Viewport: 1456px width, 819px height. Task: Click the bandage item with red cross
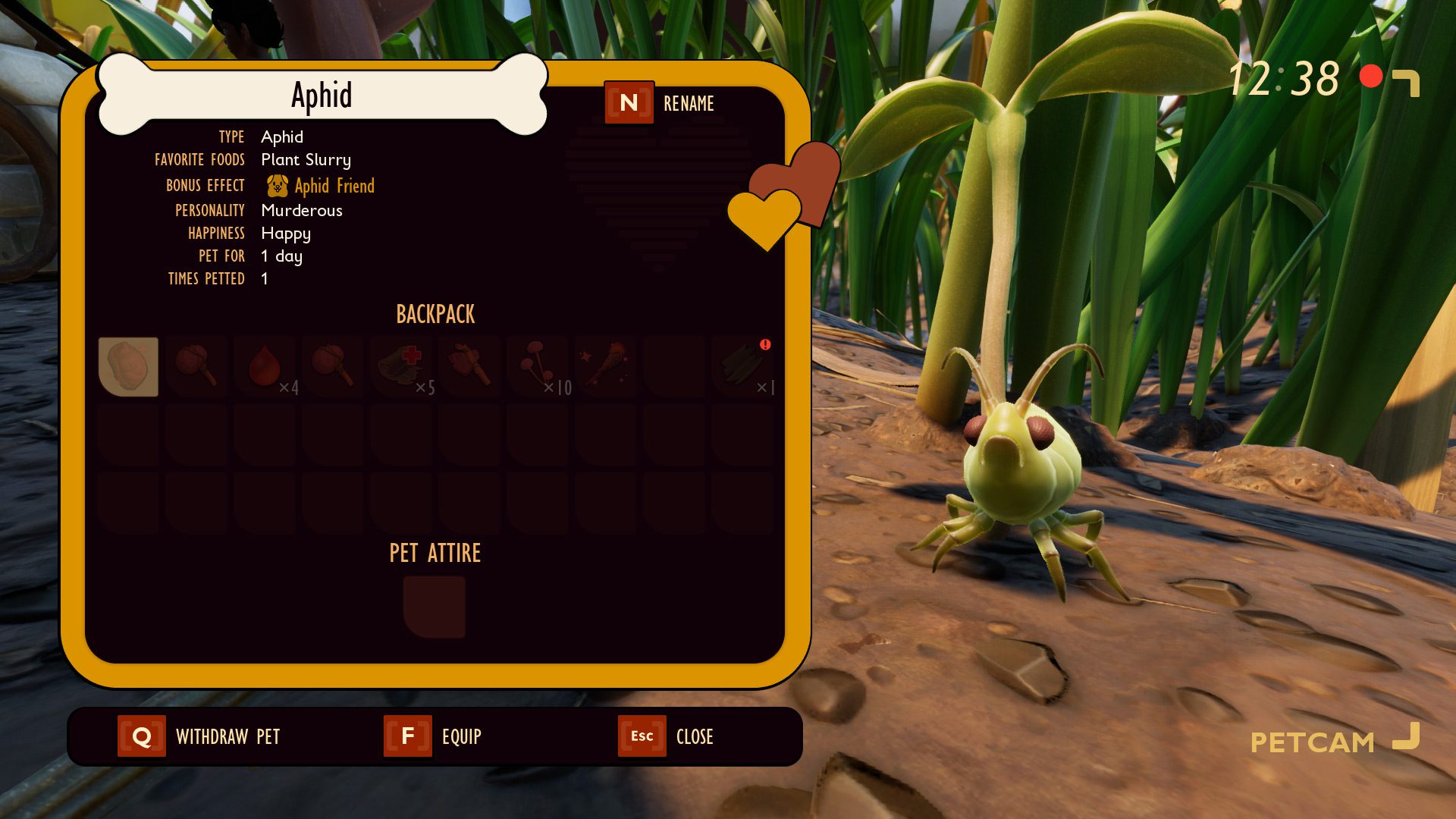click(400, 366)
